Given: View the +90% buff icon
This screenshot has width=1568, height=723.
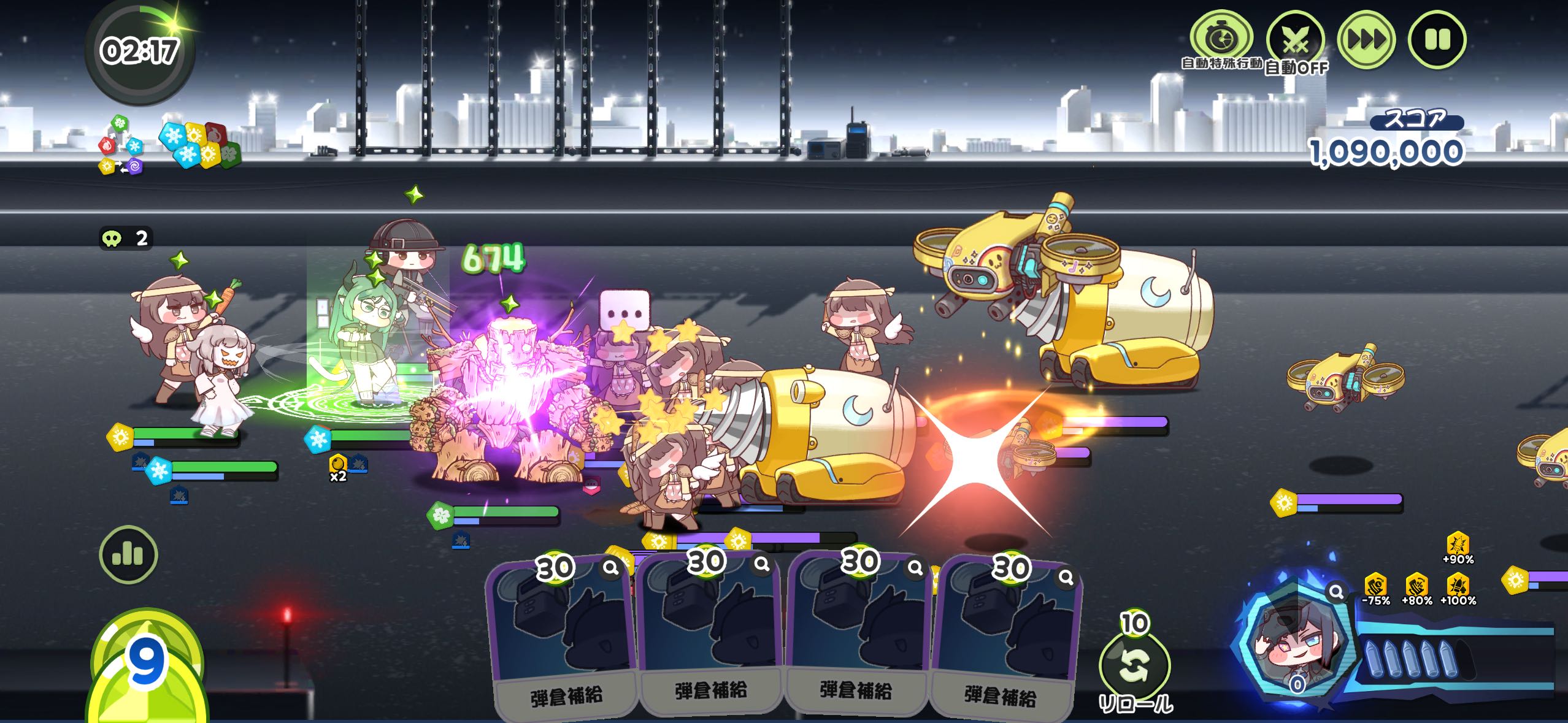Looking at the screenshot, I should 1458,547.
